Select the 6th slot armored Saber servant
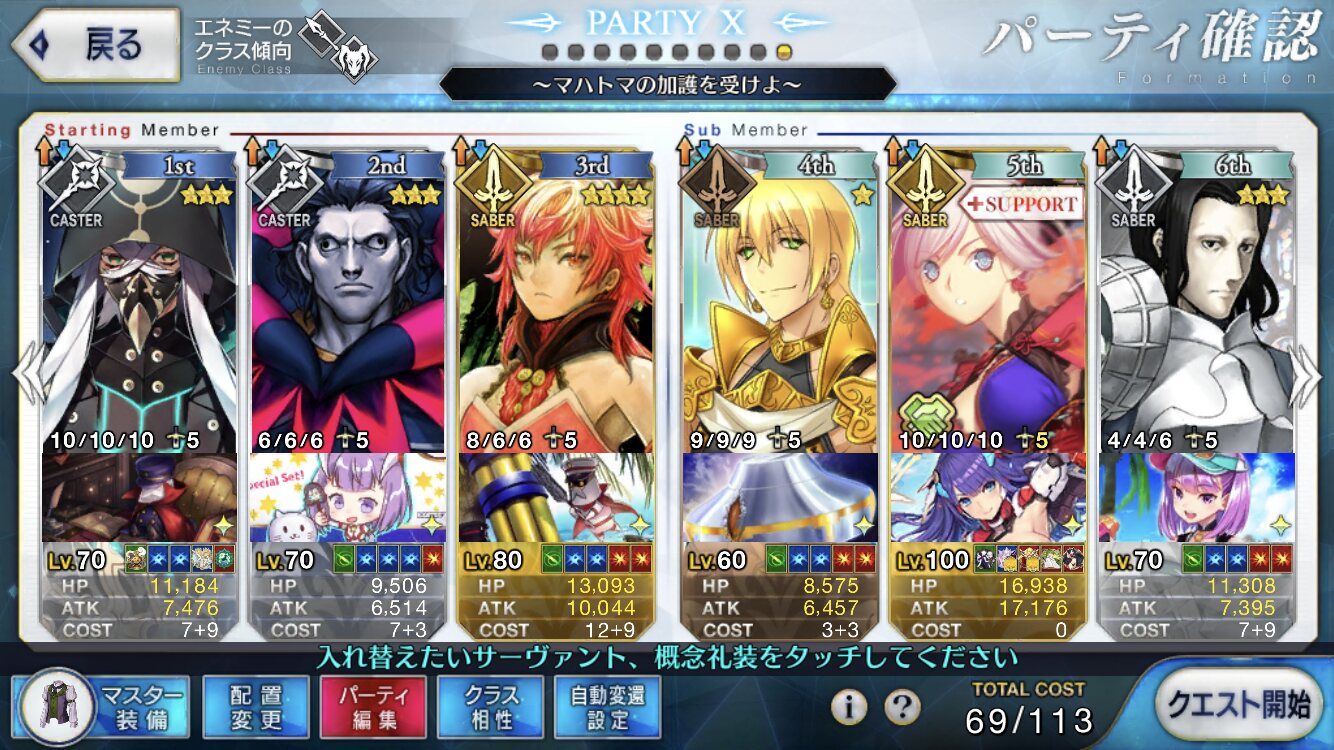The height and width of the screenshot is (750, 1334). [x=1195, y=310]
